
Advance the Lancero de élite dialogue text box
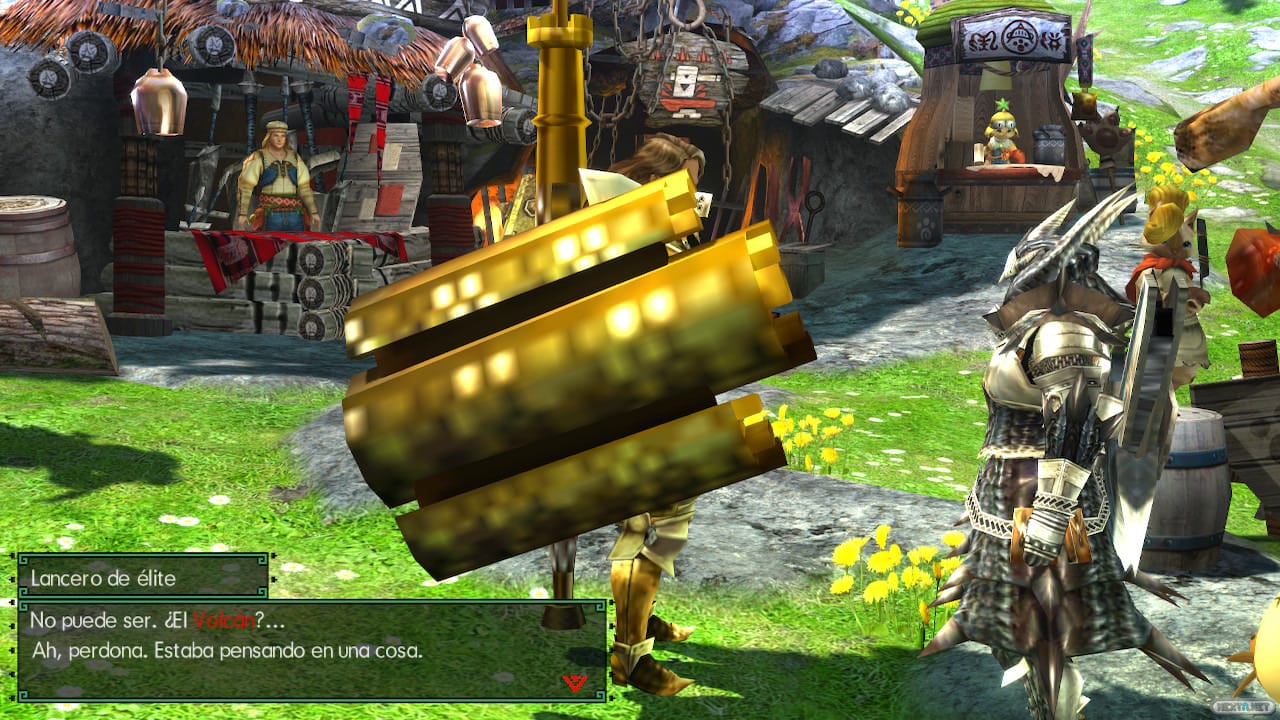click(x=311, y=649)
